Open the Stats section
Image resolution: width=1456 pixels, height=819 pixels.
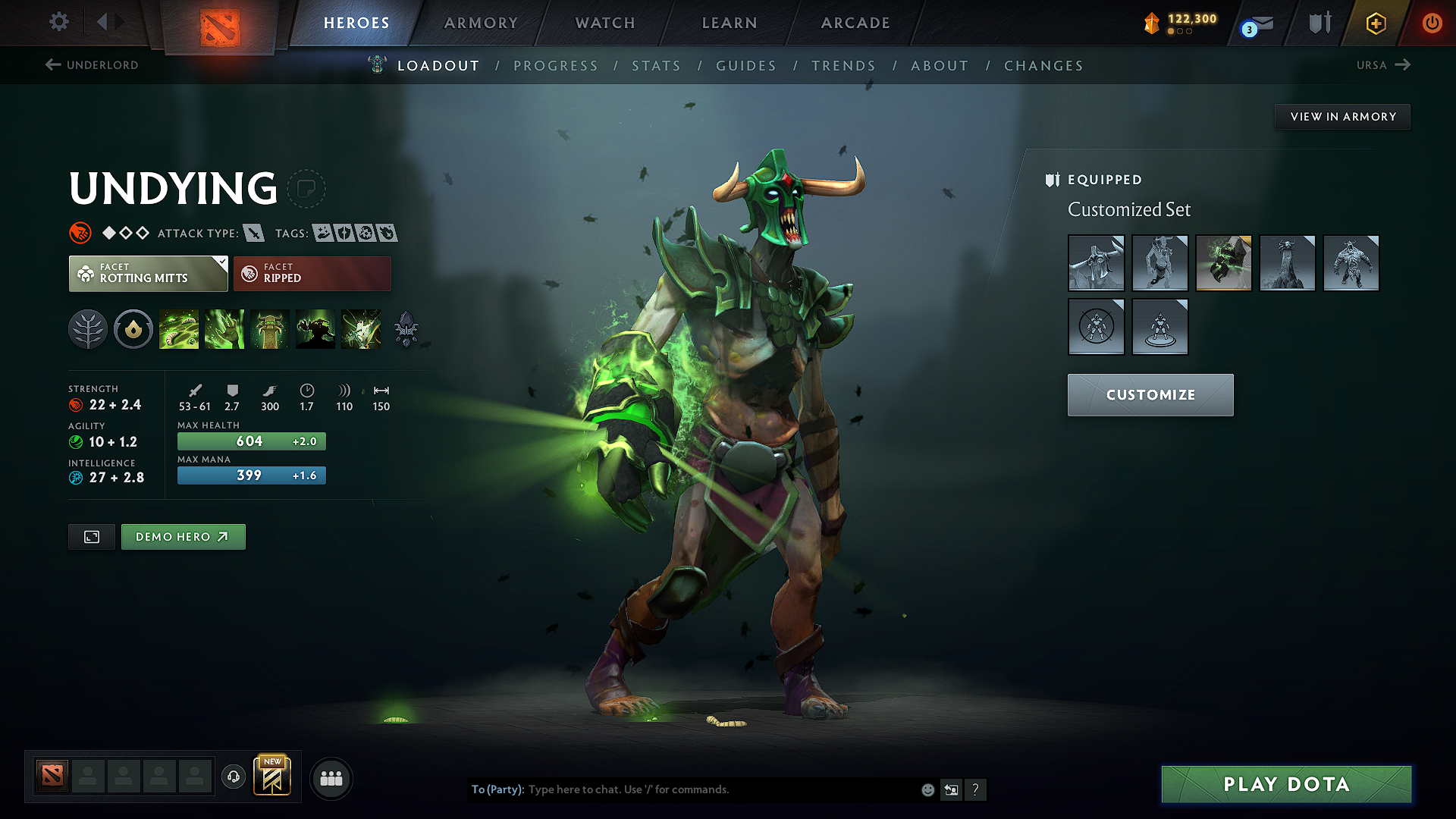coord(656,66)
